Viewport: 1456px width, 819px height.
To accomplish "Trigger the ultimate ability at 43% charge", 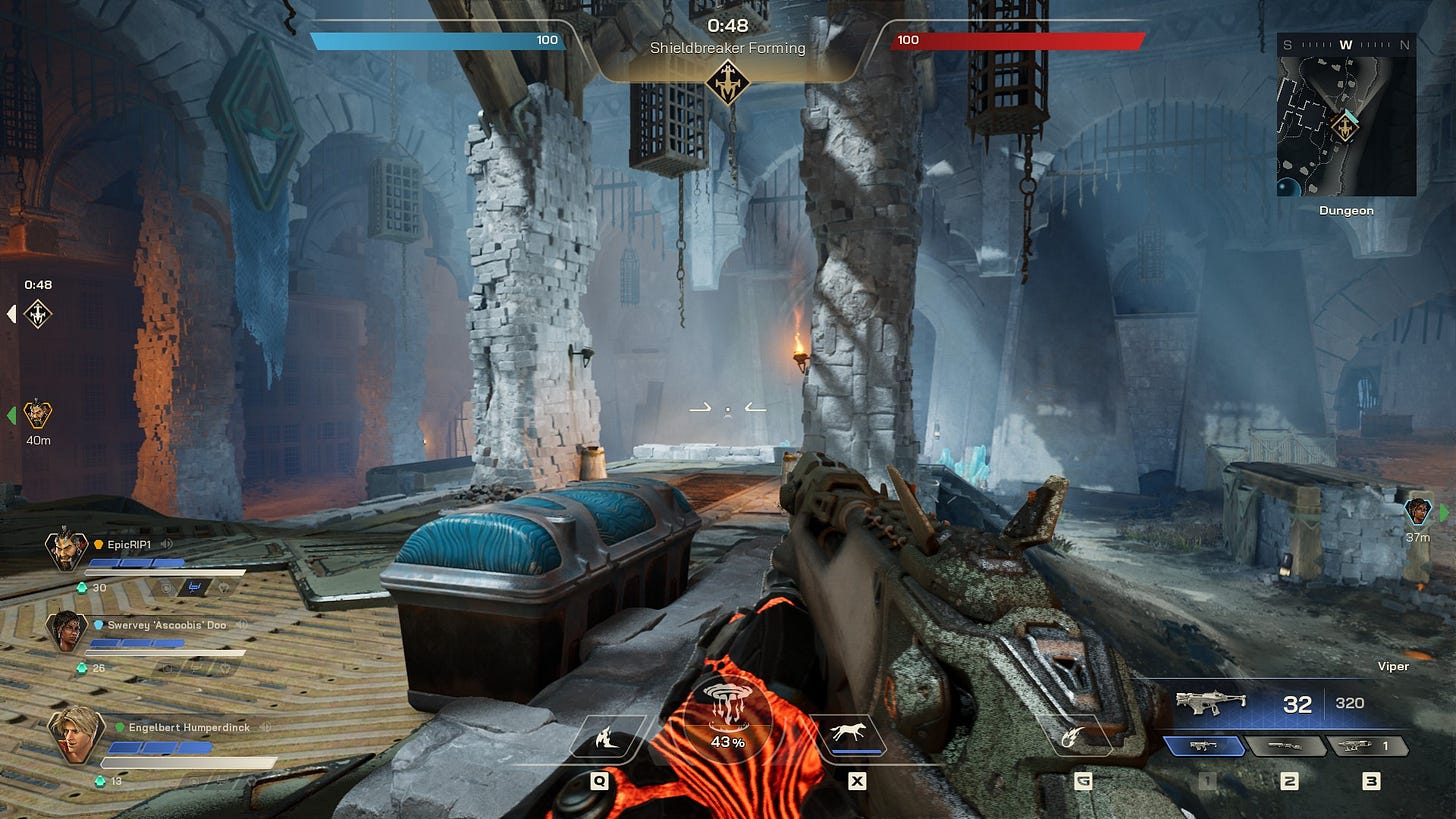I will (728, 711).
